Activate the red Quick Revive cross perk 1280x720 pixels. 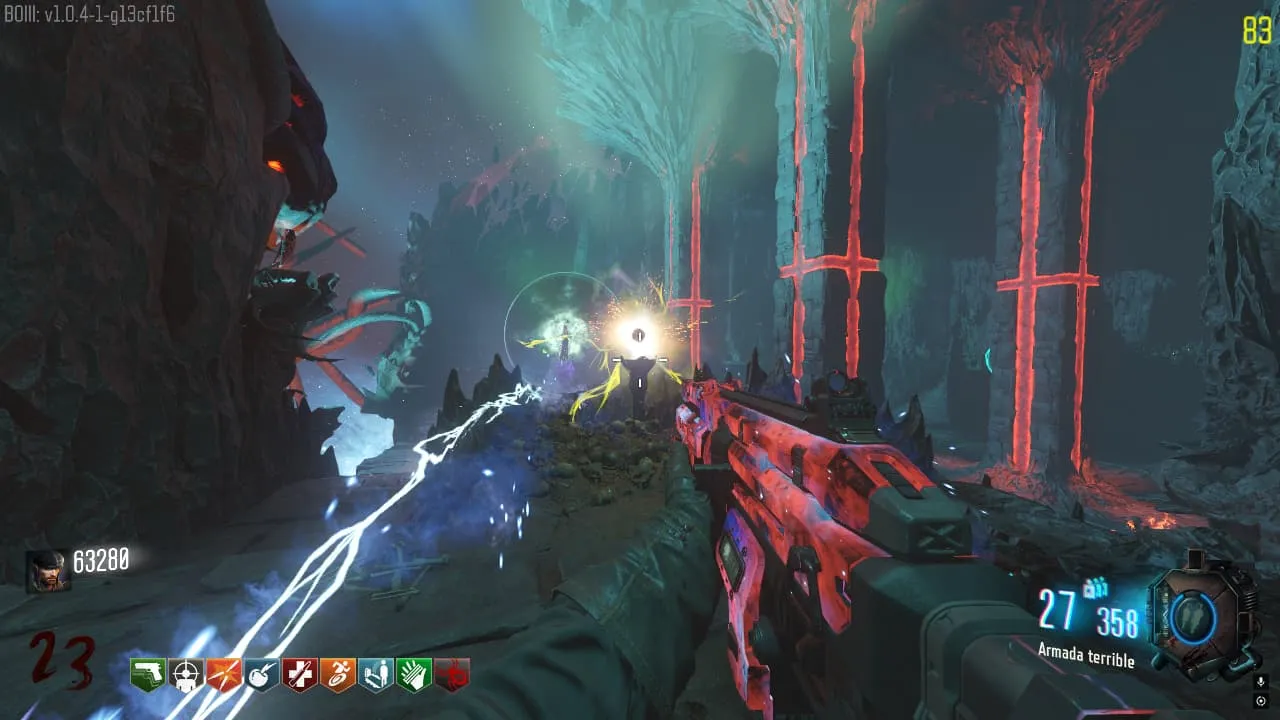[300, 675]
